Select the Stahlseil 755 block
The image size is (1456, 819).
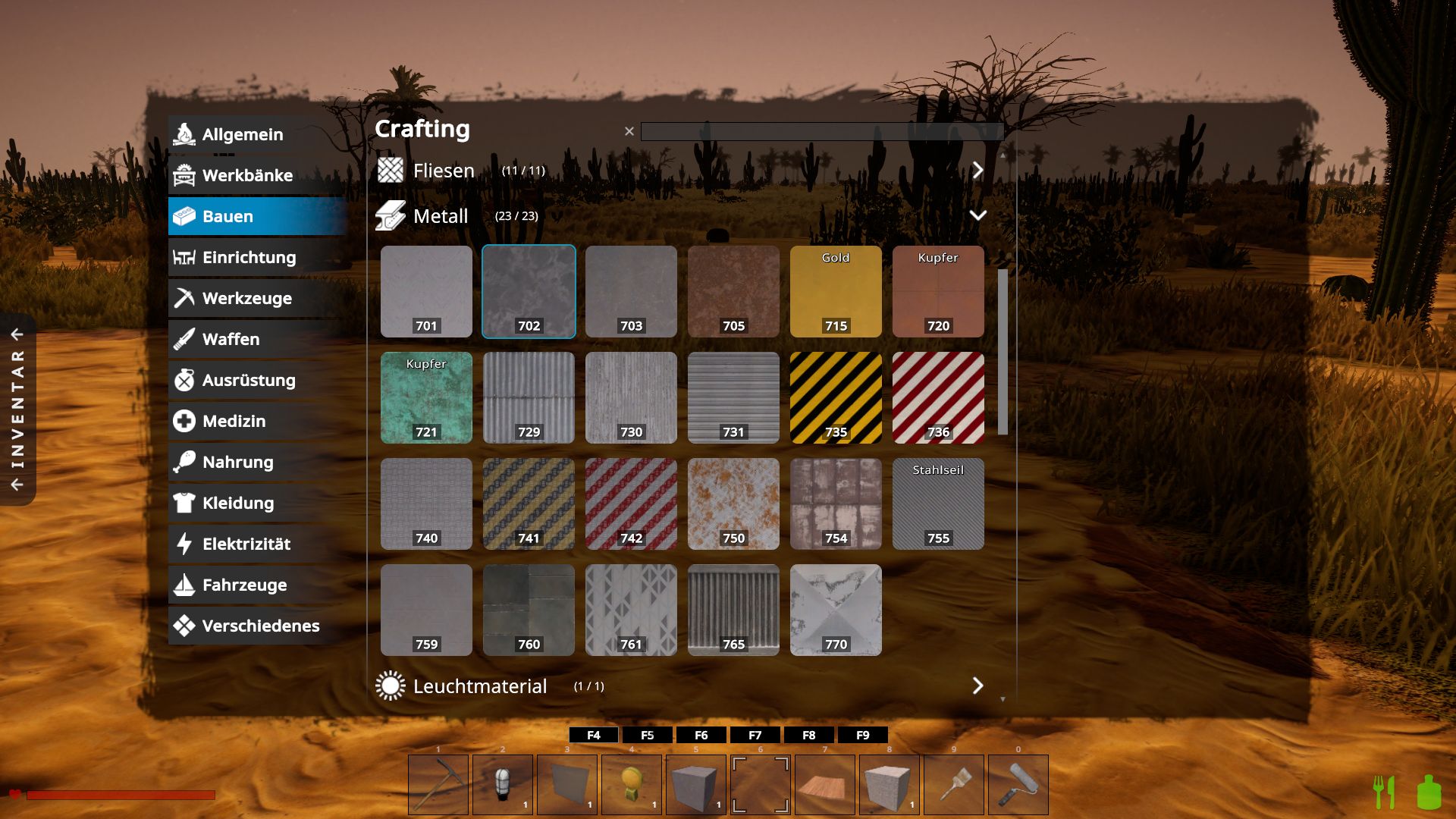(938, 504)
